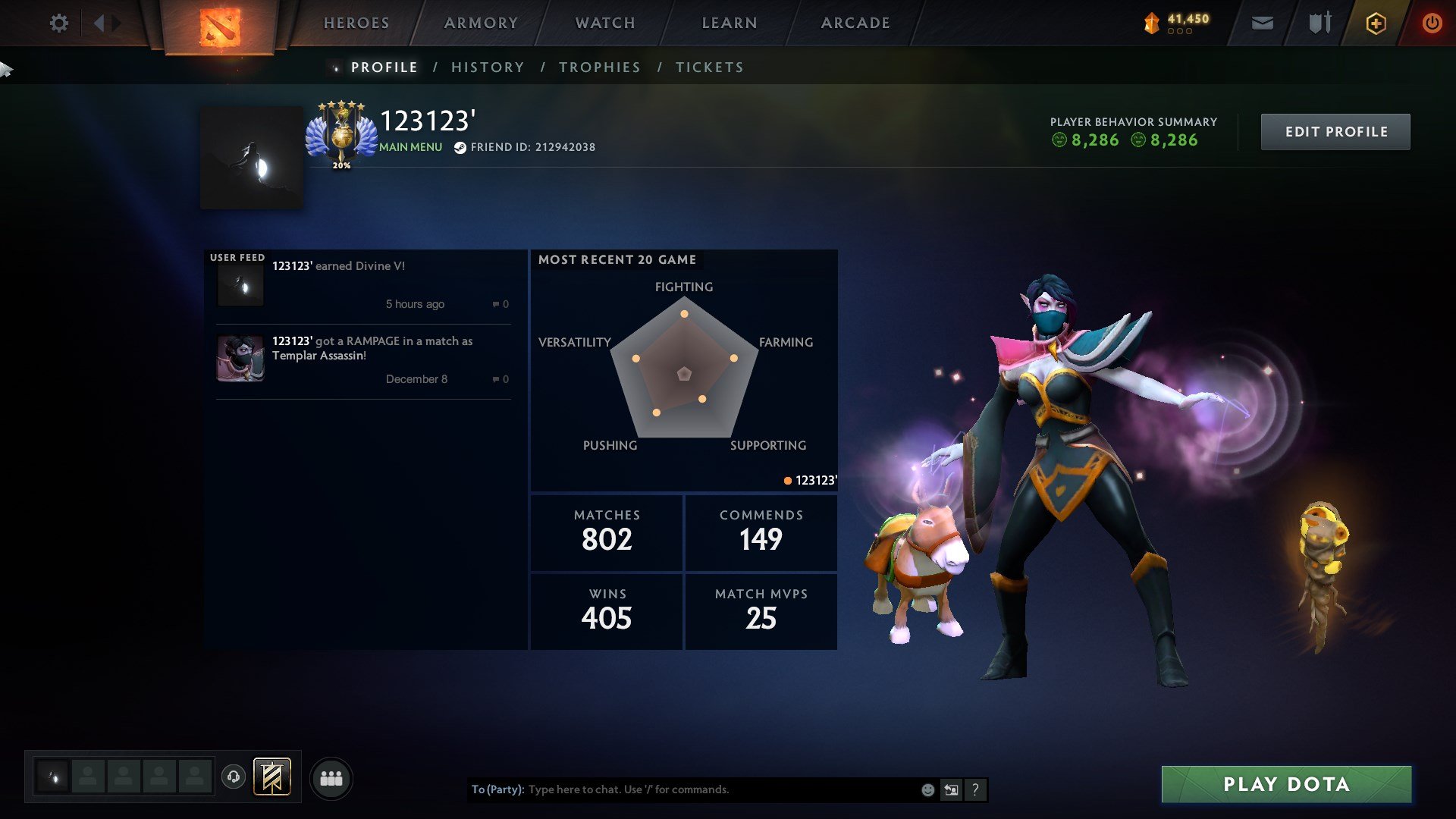Open the chat help question mark icon
Image resolution: width=1456 pixels, height=819 pixels.
coord(975,789)
